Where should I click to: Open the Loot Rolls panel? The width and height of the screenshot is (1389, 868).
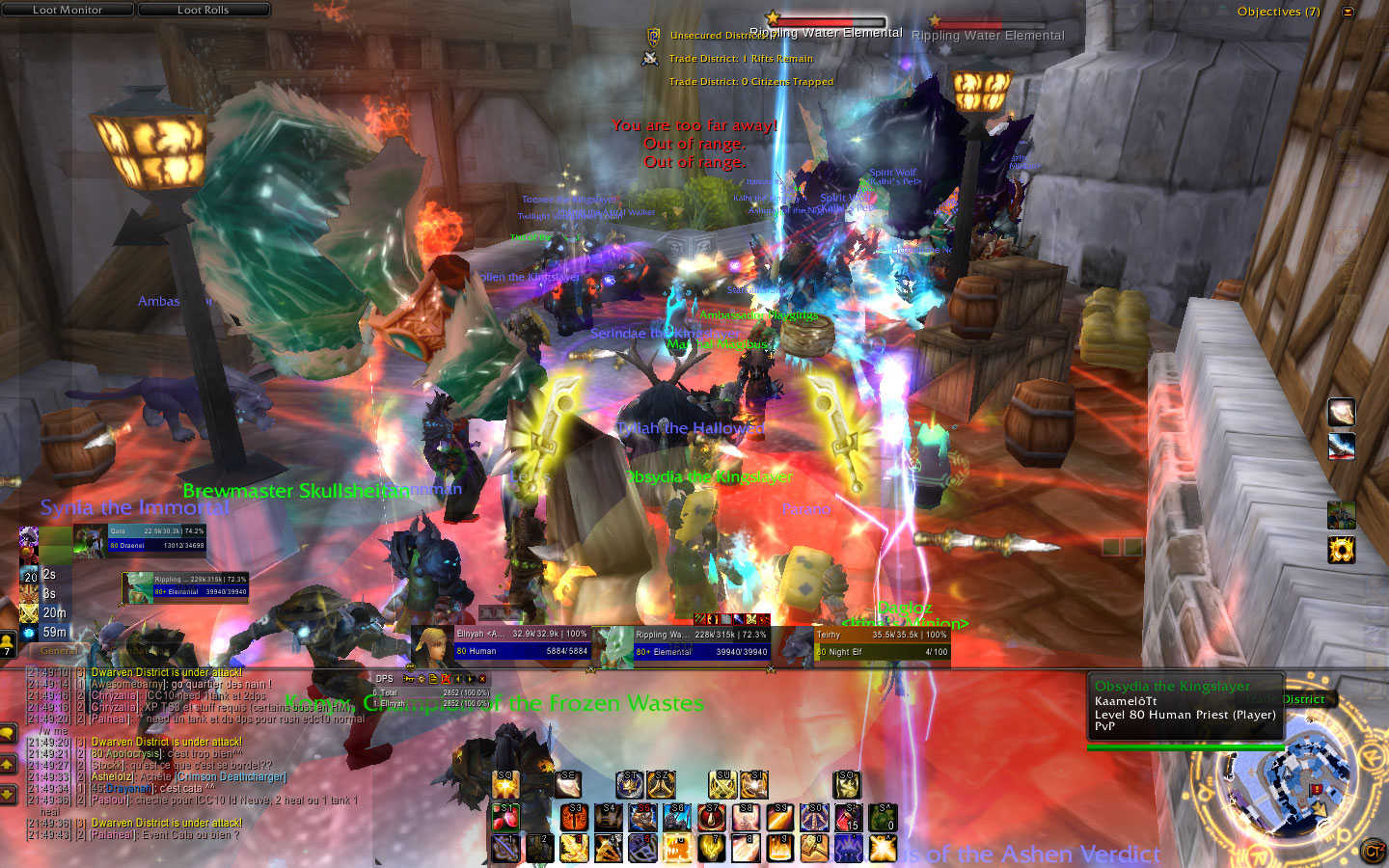tap(204, 10)
